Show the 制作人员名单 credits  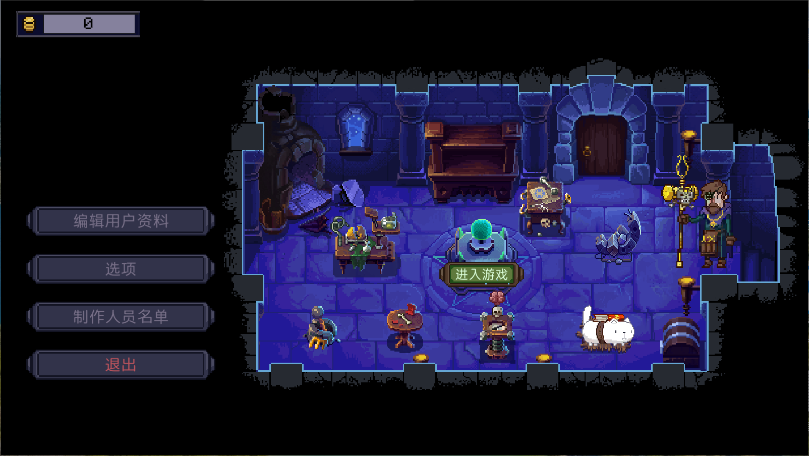point(121,317)
